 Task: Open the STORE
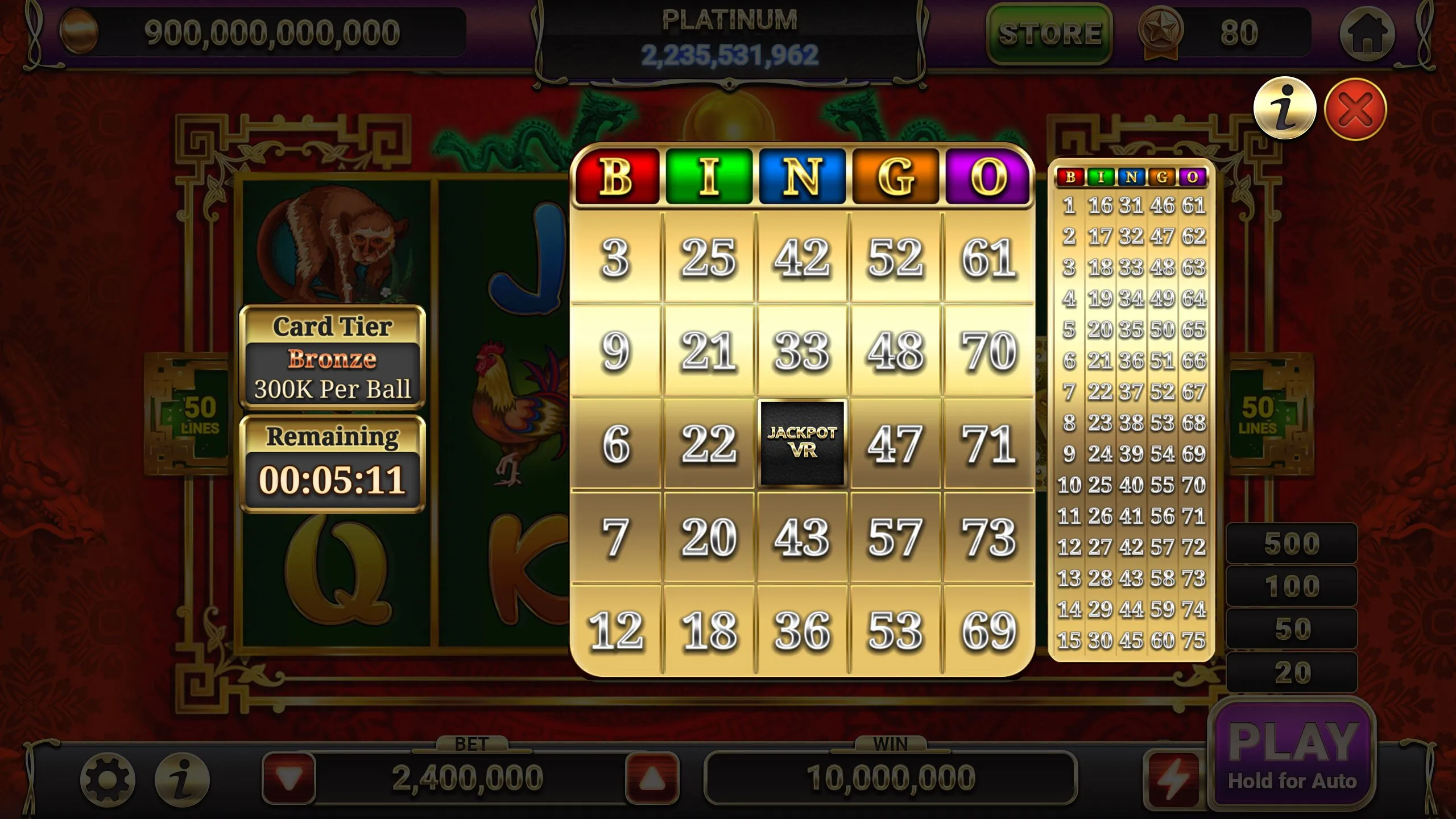click(x=1049, y=34)
